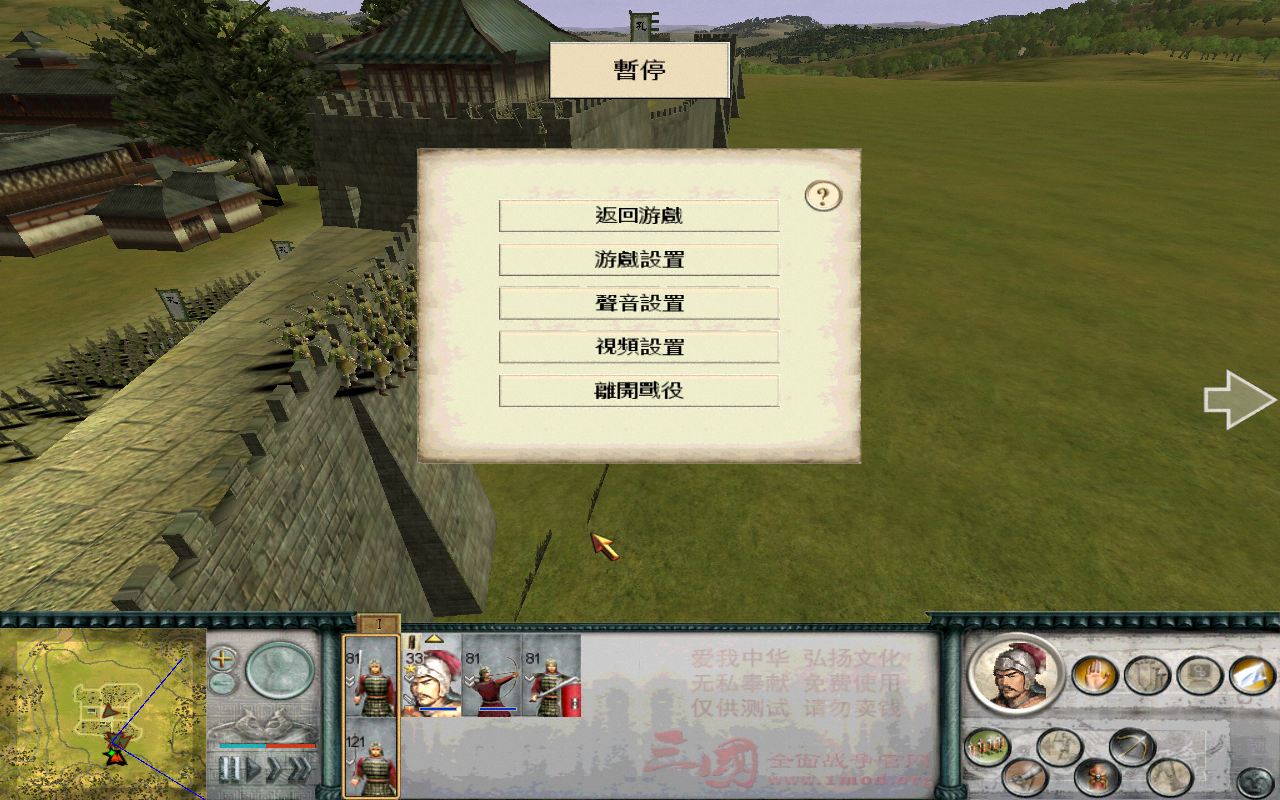Open the 游戏设置 settings entry

tap(638, 258)
